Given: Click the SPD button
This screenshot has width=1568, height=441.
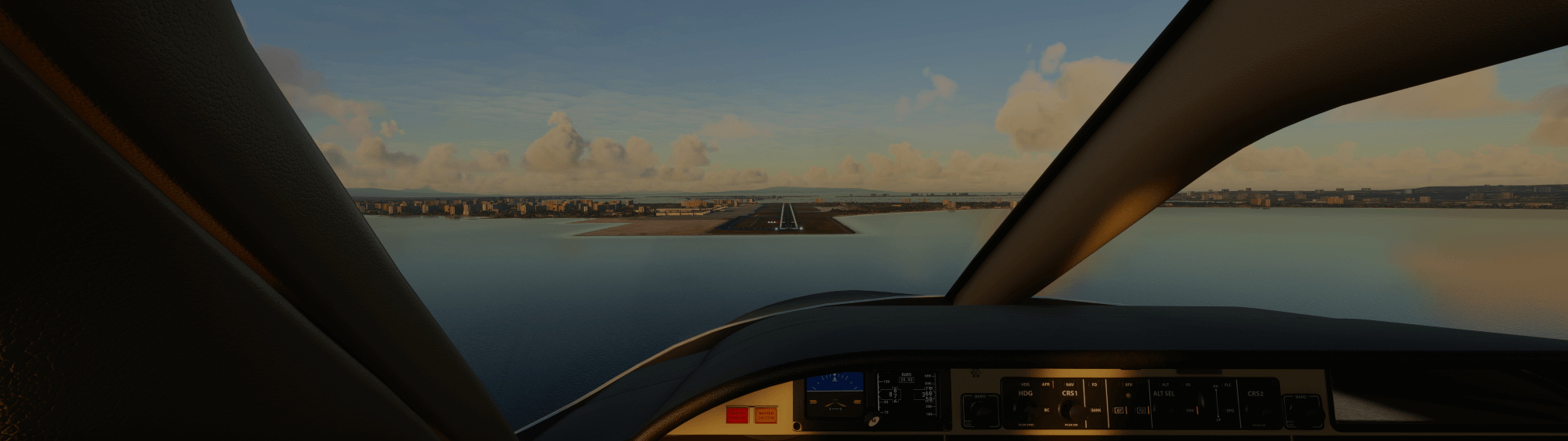Looking at the screenshot, I should pyautogui.click(x=1230, y=410).
